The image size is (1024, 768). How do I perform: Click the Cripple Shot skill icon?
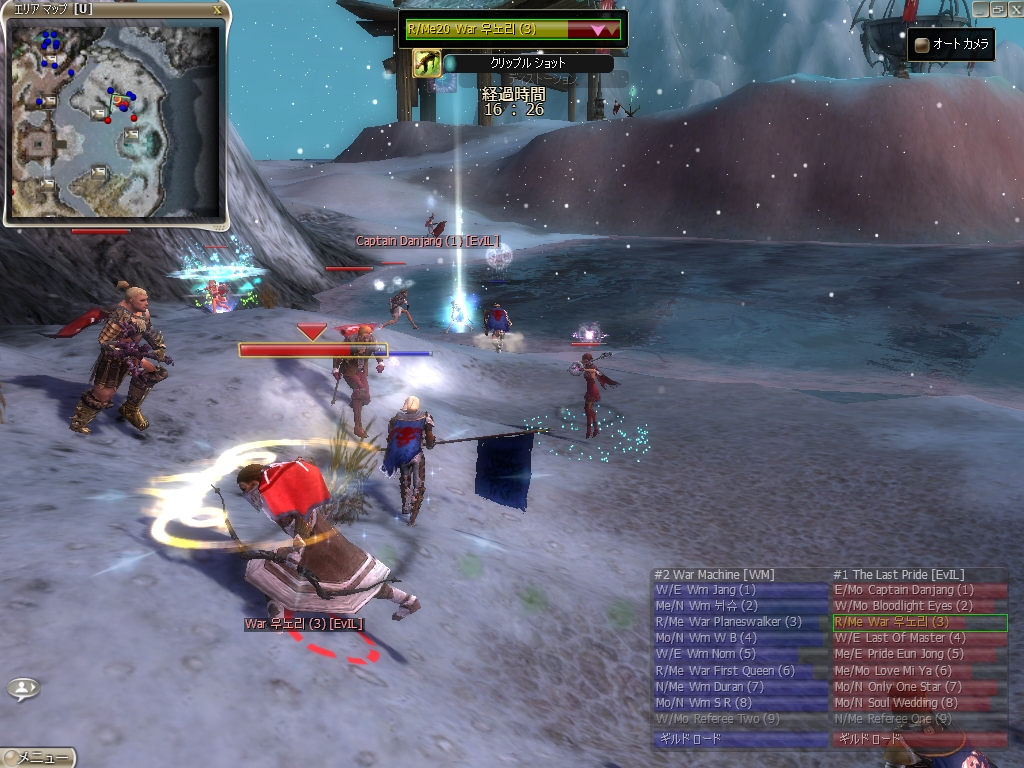427,64
